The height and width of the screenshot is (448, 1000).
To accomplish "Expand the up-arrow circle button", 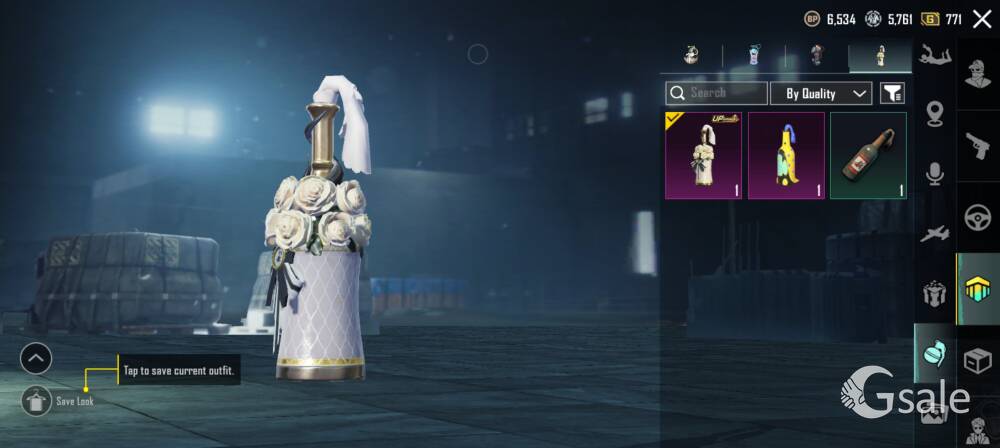I will 36,357.
